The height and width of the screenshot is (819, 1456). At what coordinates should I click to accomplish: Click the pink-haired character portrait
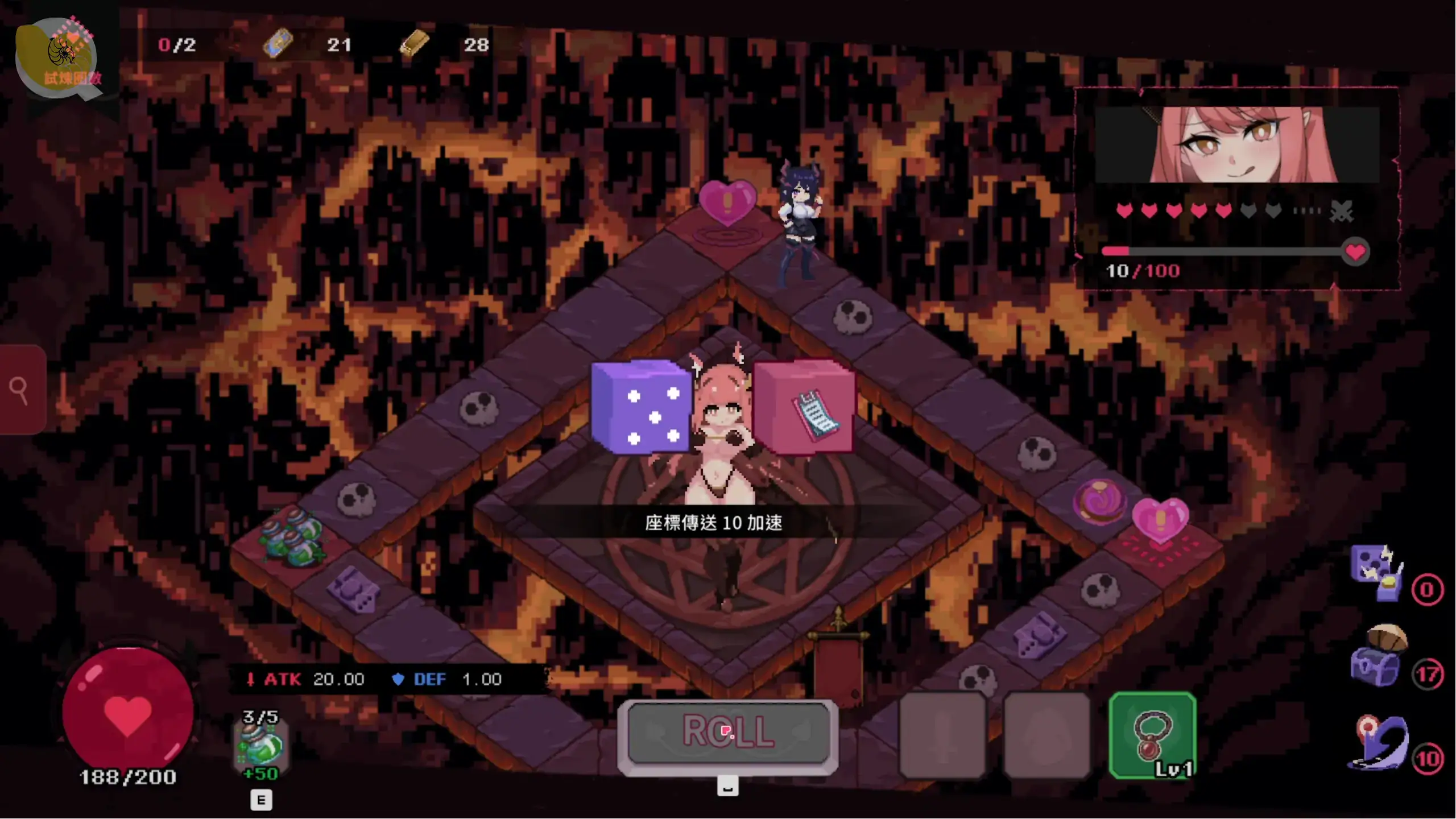(x=1238, y=145)
